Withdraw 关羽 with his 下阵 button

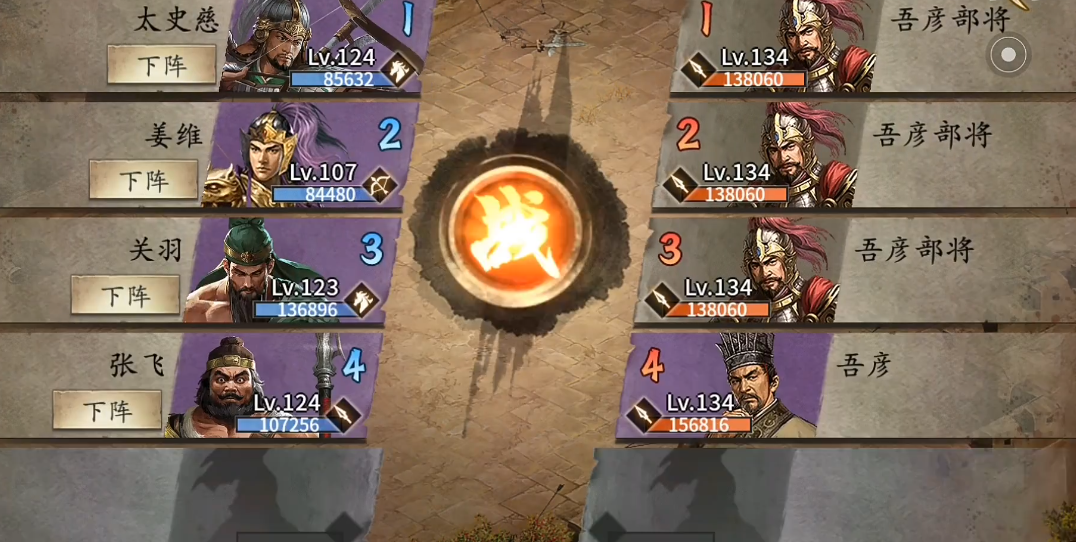coord(125,295)
